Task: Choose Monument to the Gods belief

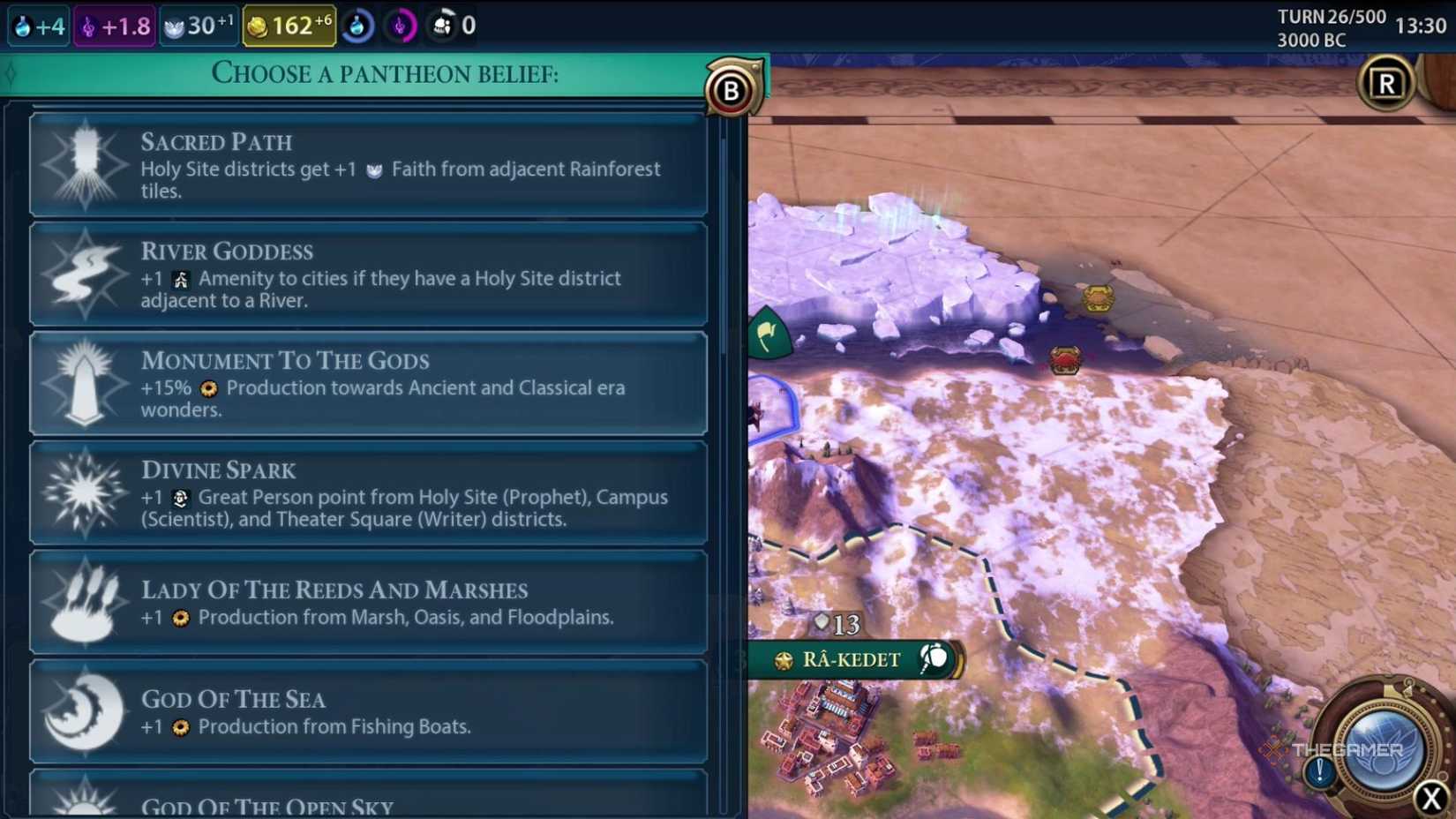Action: pyautogui.click(x=369, y=383)
